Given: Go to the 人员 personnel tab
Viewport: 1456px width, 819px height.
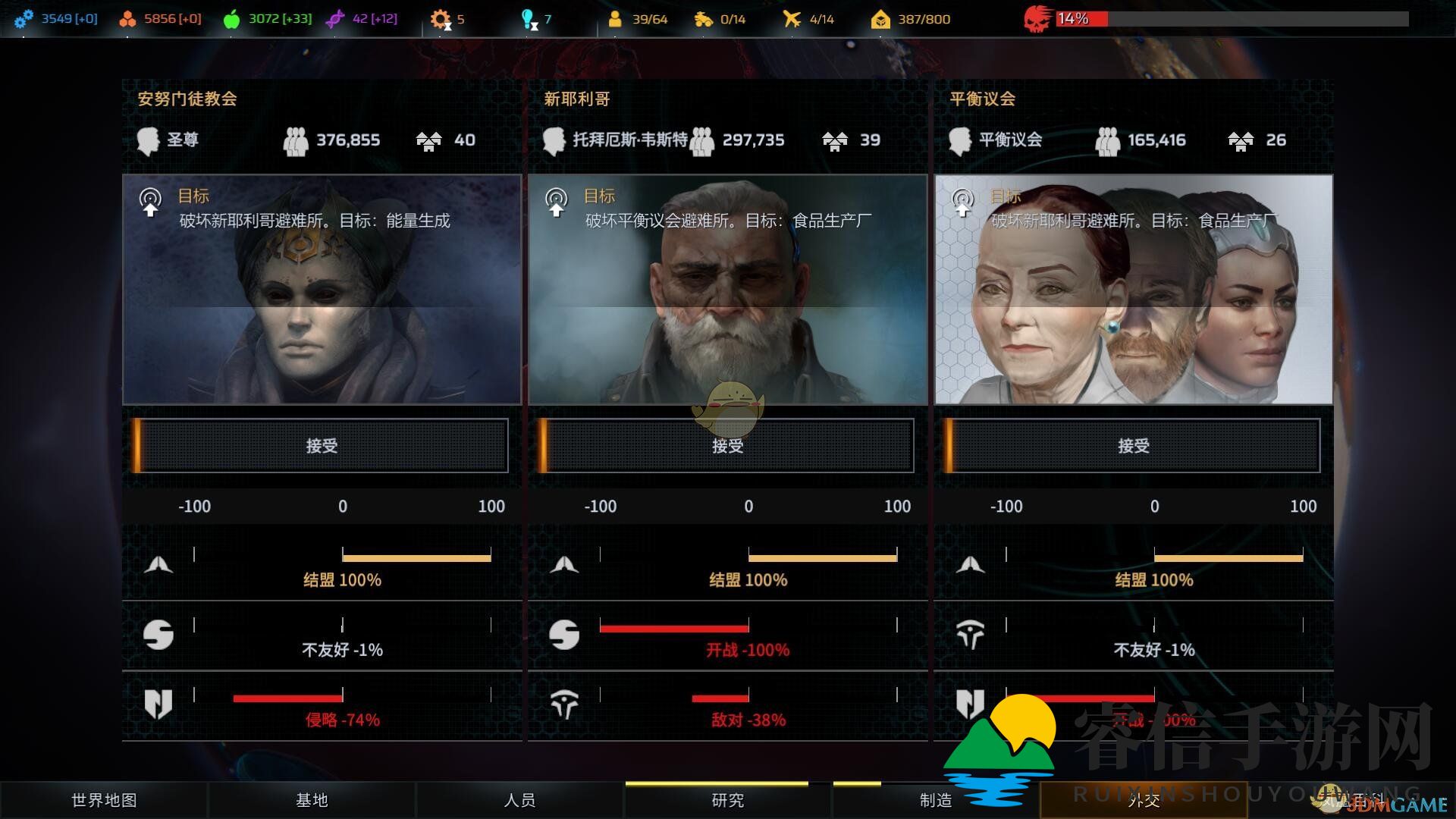Looking at the screenshot, I should (x=519, y=800).
